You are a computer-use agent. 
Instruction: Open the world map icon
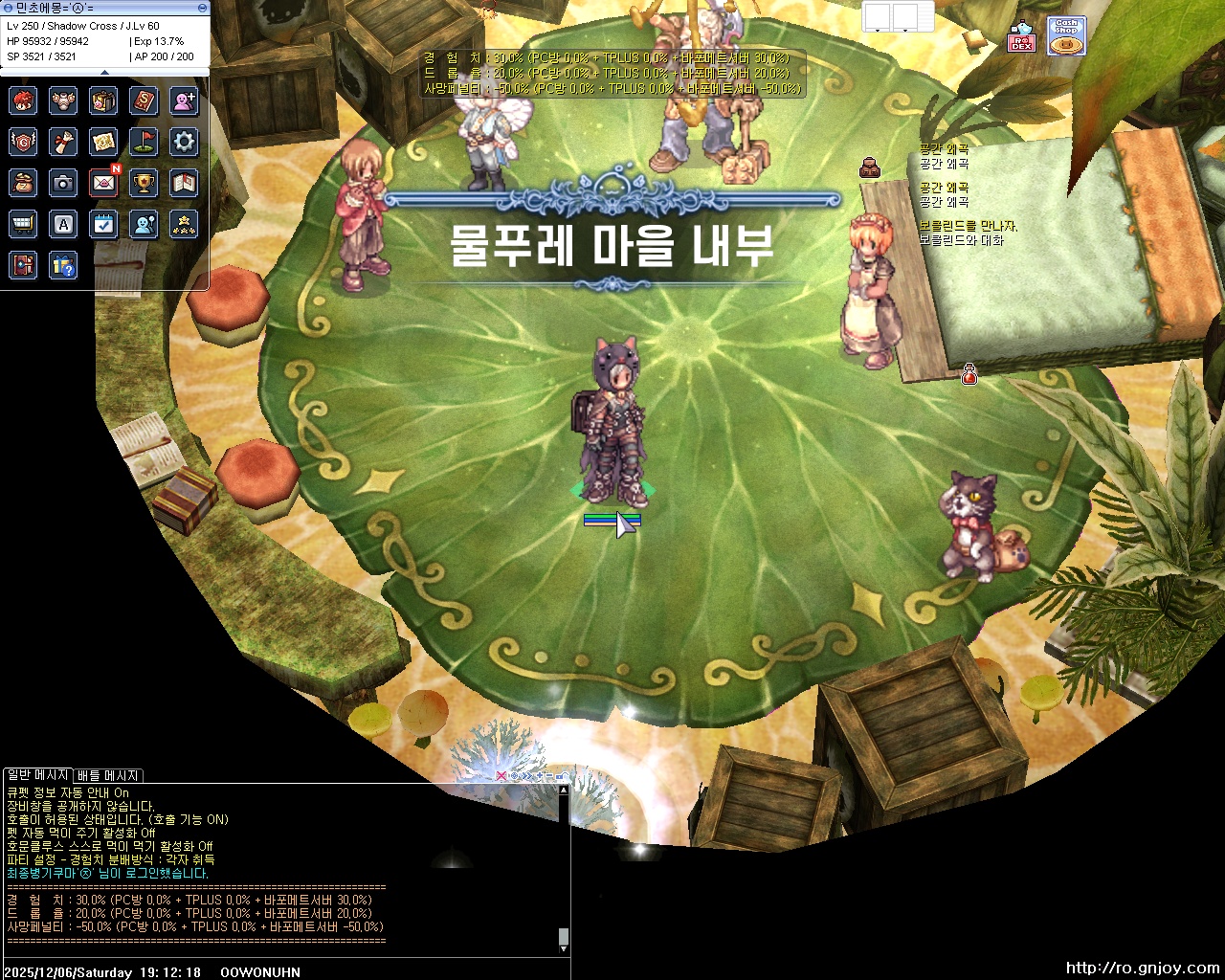pyautogui.click(x=103, y=142)
